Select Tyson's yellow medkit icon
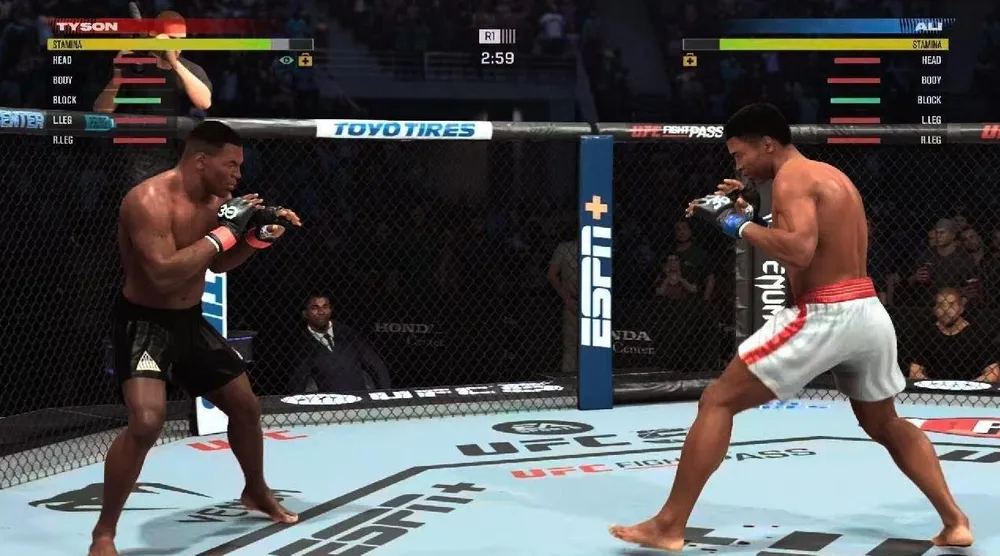1000x556 pixels. 305,60
